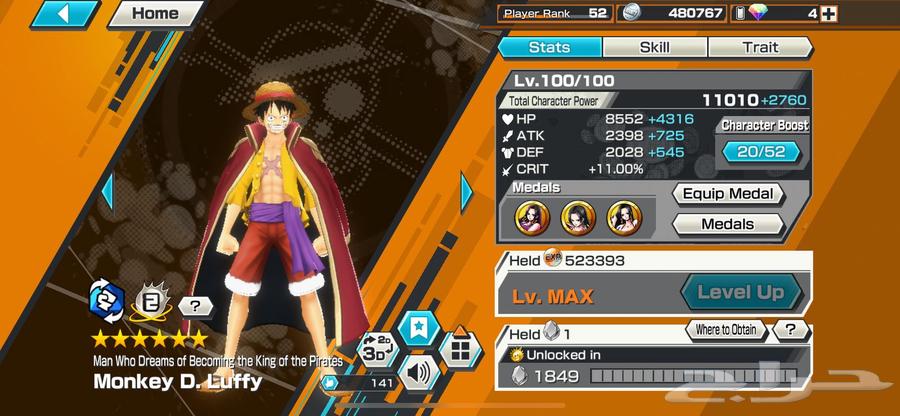Toggle the 2D/3D character view
The height and width of the screenshot is (416, 900).
pos(374,353)
